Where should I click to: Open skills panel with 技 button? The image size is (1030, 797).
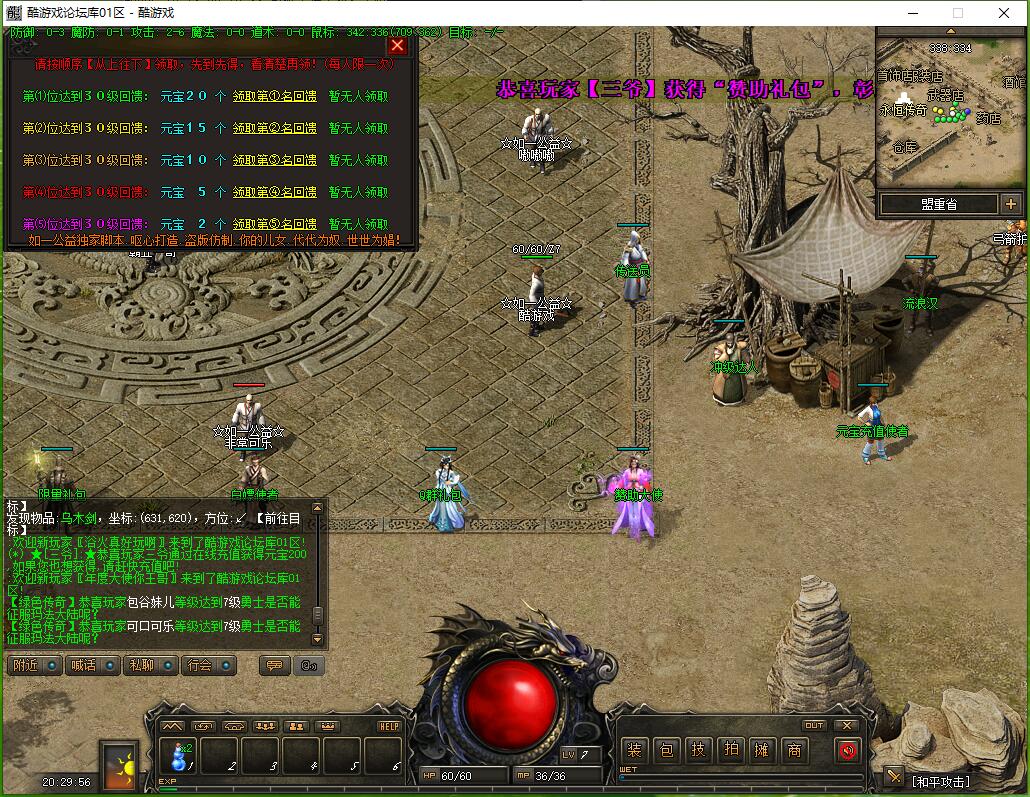[698, 750]
